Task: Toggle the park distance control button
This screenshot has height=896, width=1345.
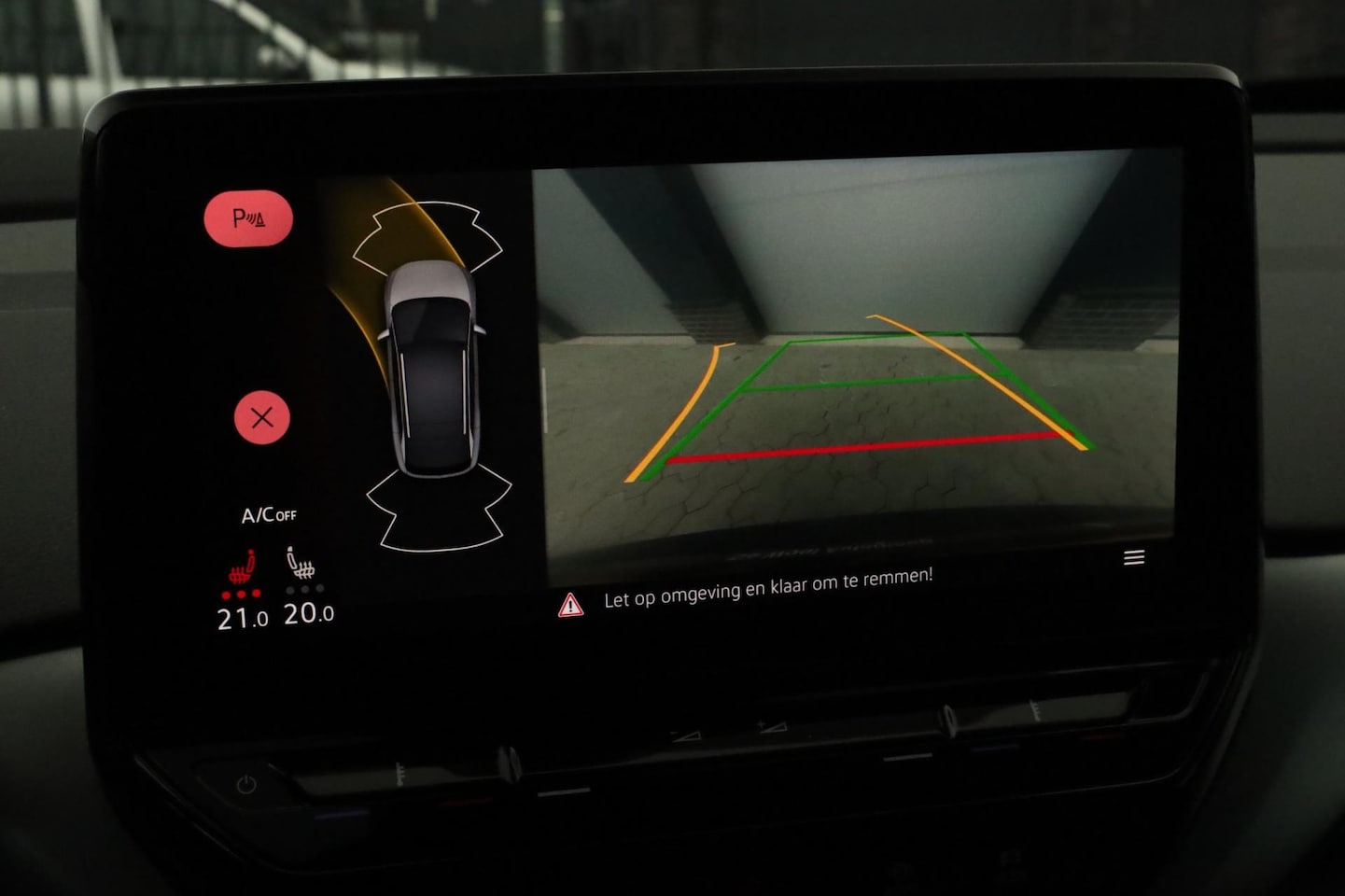Action: click(248, 218)
